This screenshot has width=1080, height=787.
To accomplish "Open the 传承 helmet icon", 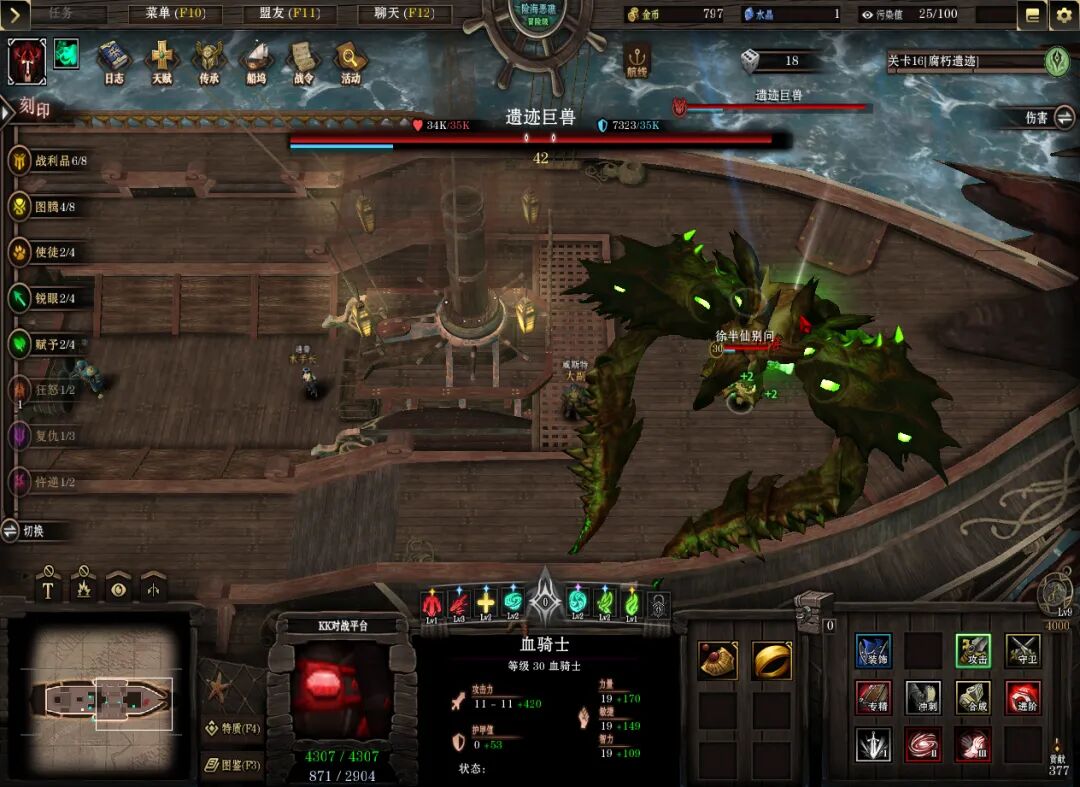I will pos(209,61).
